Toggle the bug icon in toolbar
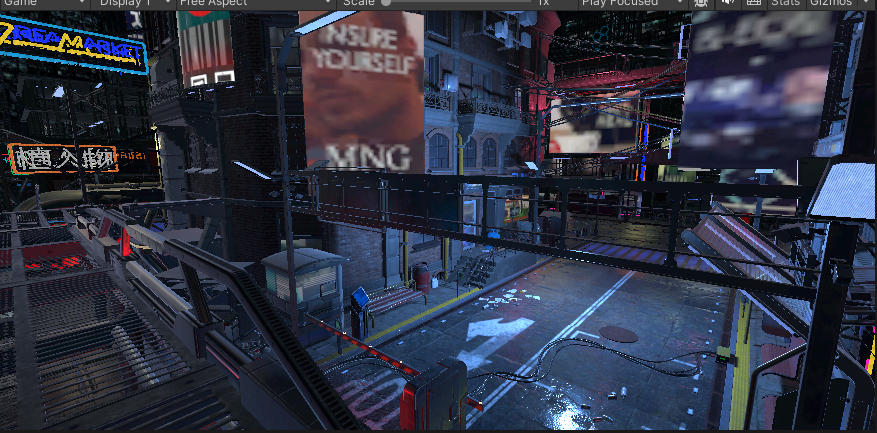This screenshot has height=433, width=877. (701, 3)
